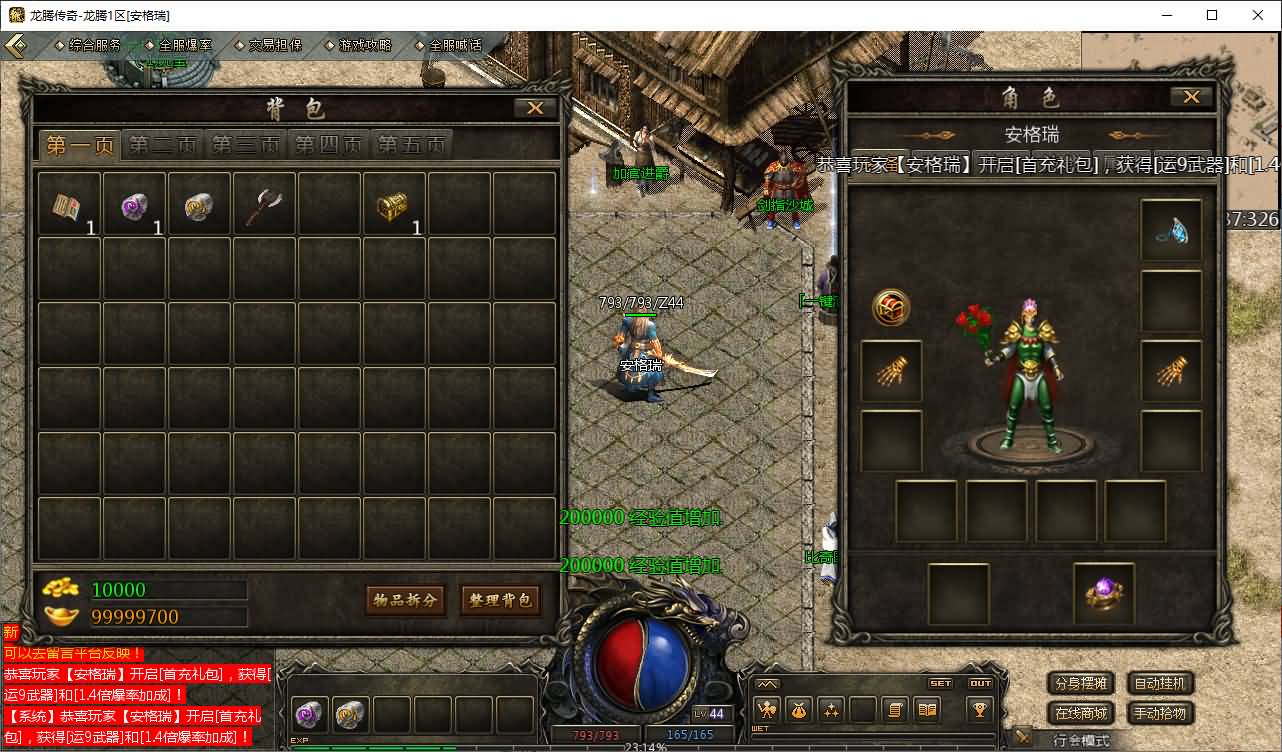The height and width of the screenshot is (752, 1282).
Task: Sort the bag with 整理背包
Action: click(x=500, y=600)
